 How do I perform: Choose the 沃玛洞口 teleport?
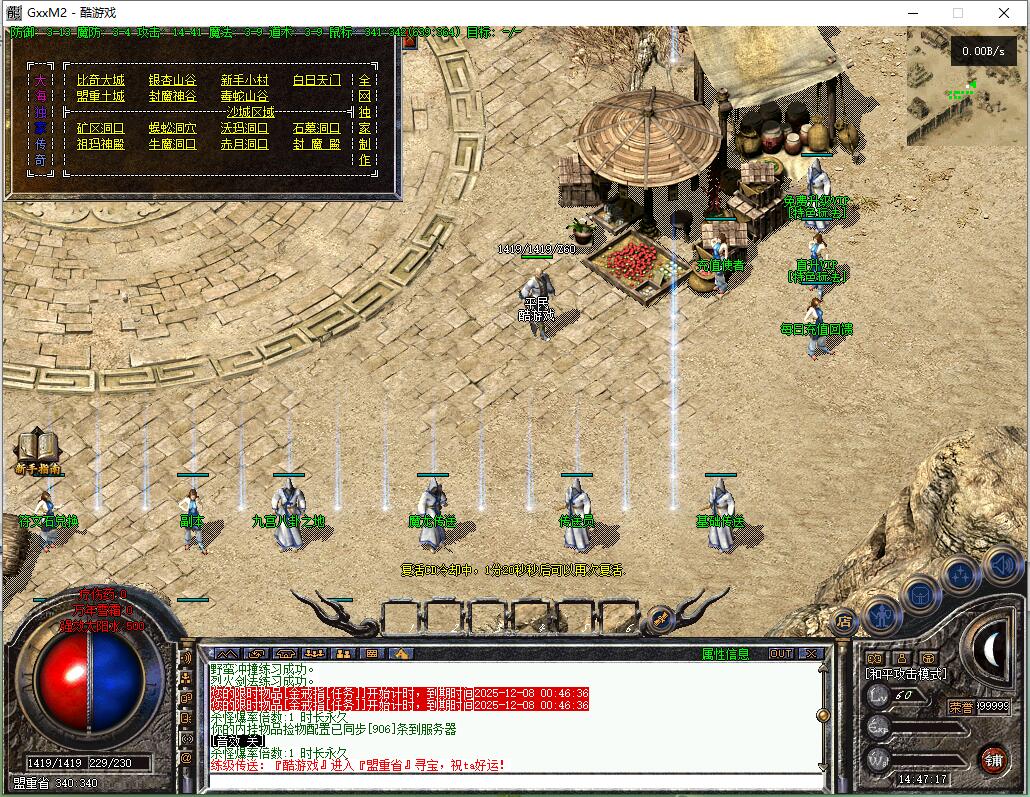point(245,128)
